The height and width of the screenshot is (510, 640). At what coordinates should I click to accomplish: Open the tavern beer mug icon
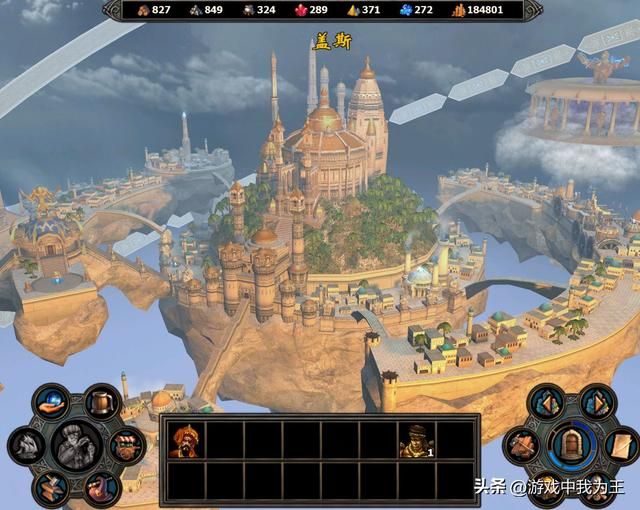(101, 402)
